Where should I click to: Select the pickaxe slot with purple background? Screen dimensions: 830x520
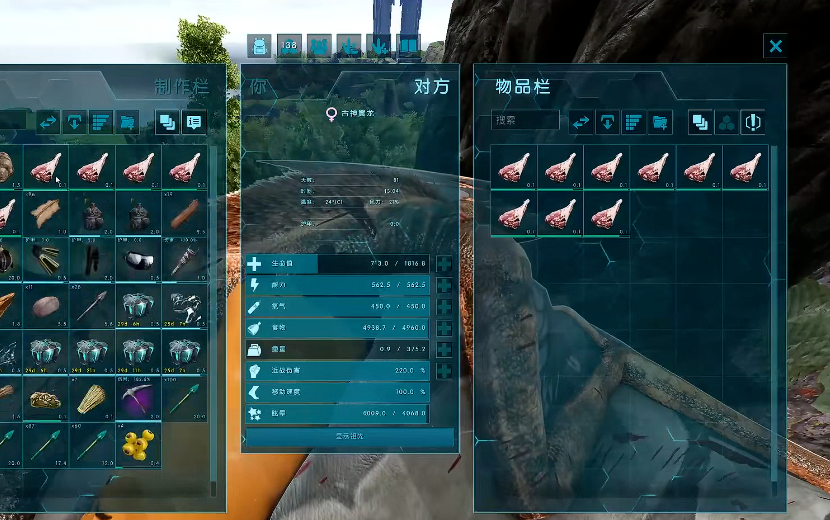click(139, 398)
